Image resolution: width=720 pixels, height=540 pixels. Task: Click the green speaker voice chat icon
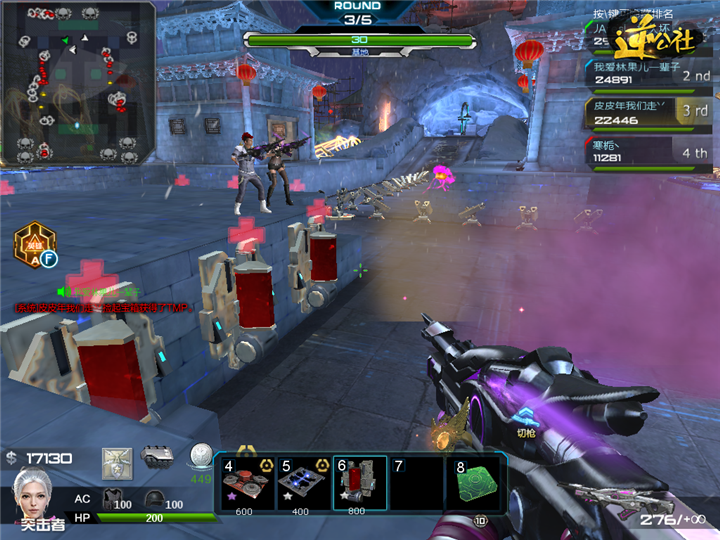tap(62, 291)
